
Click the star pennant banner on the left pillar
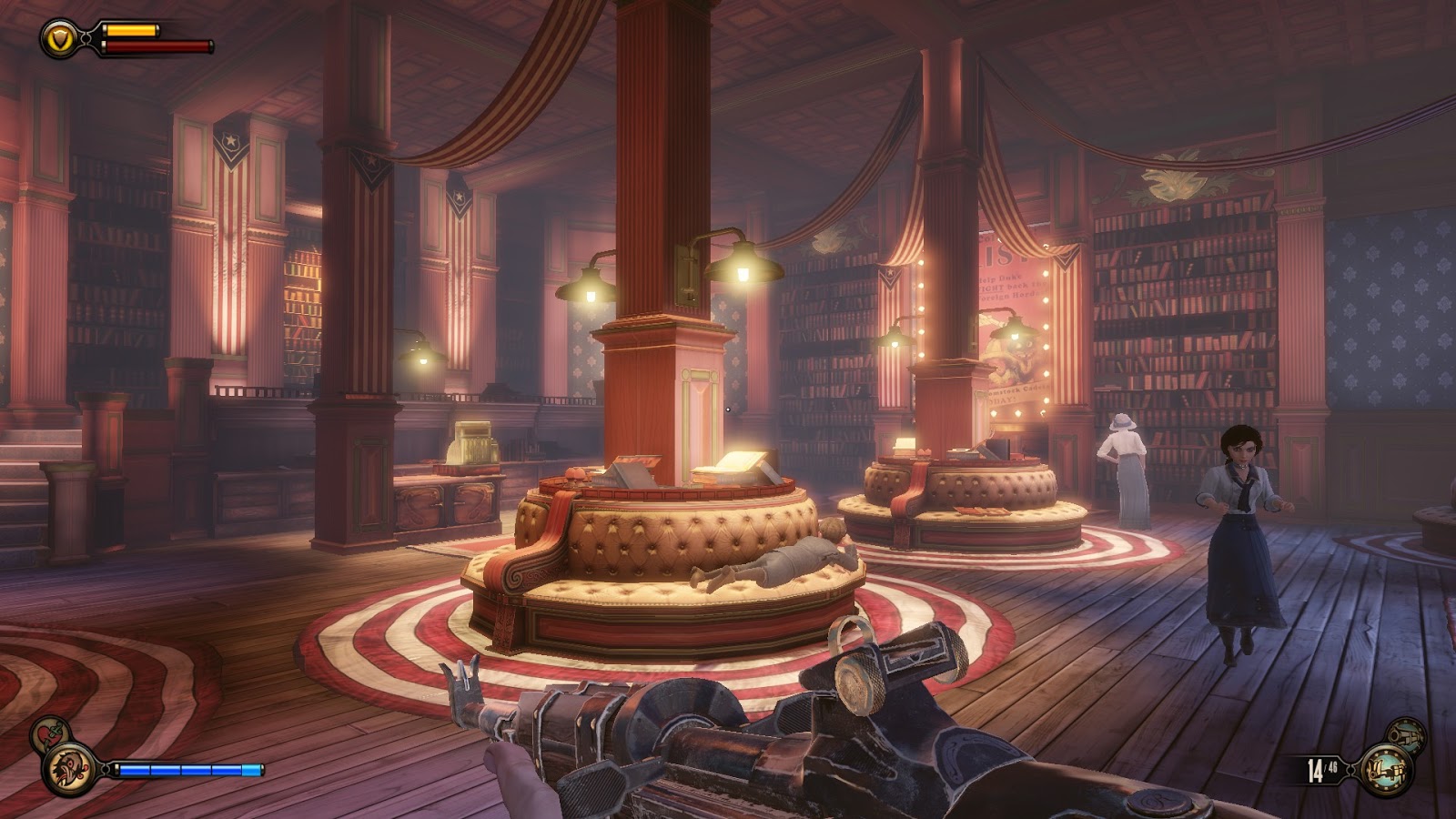tap(369, 164)
